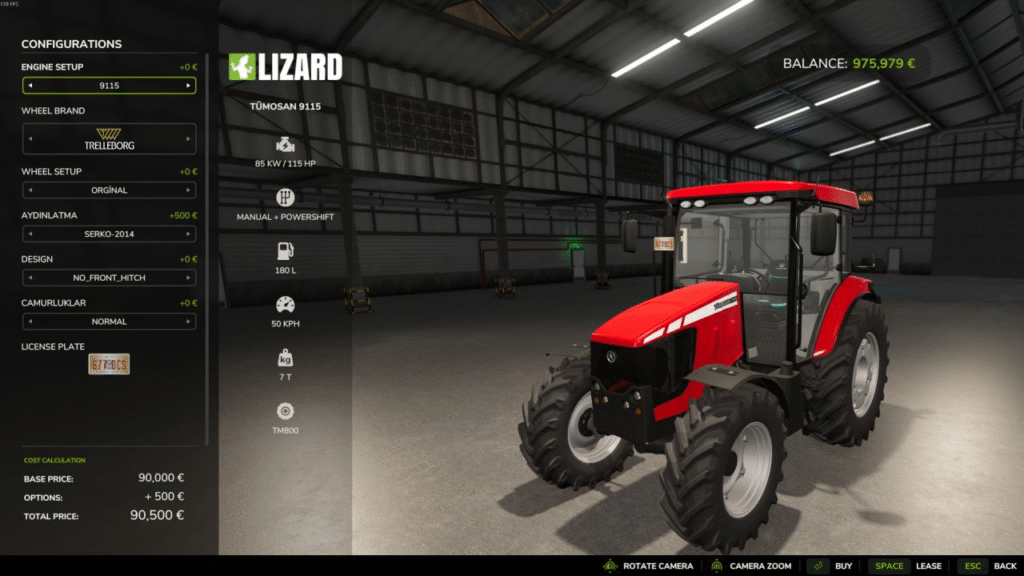Image resolution: width=1024 pixels, height=576 pixels.
Task: Choose the next wheel brand after Trelleborg
Action: (x=188, y=139)
